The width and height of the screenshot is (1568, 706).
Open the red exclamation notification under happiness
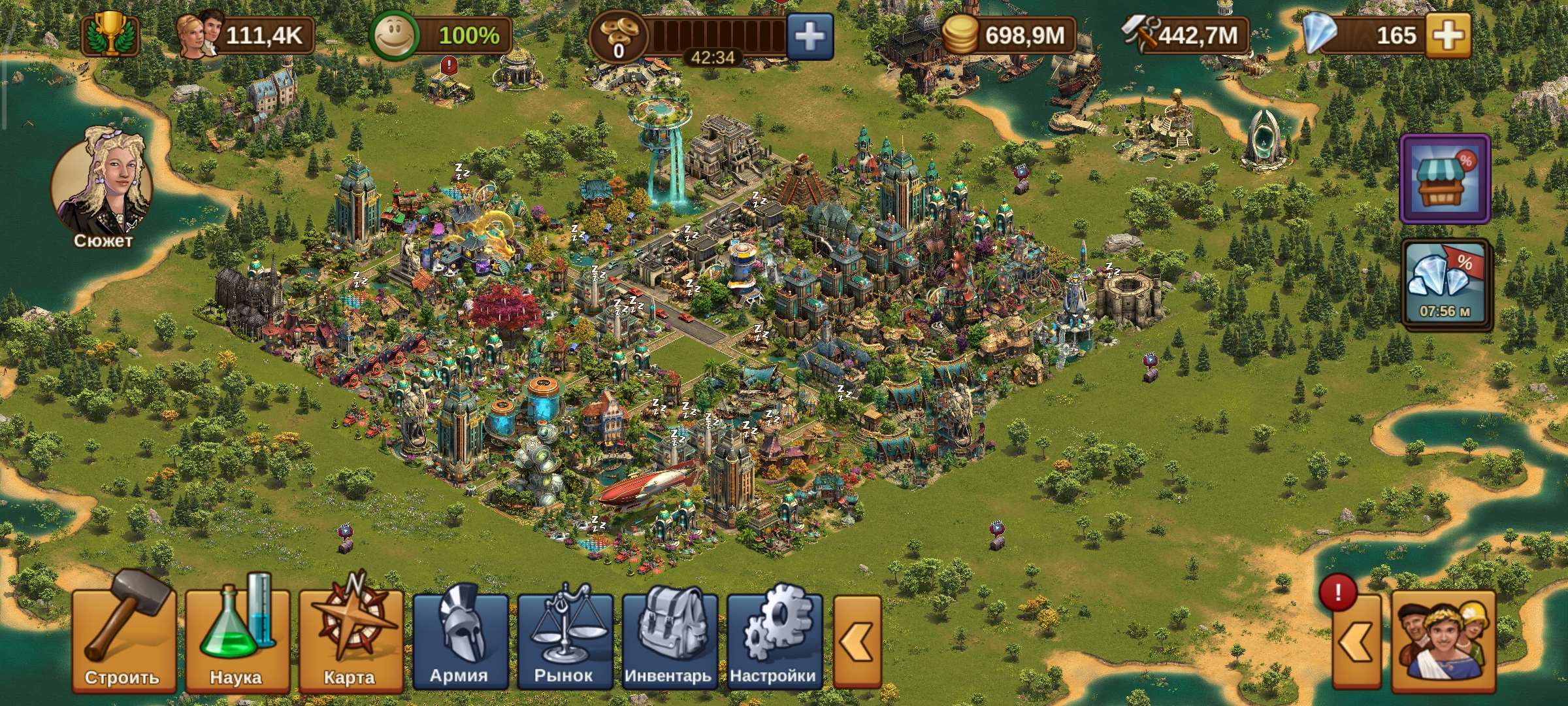coord(449,65)
